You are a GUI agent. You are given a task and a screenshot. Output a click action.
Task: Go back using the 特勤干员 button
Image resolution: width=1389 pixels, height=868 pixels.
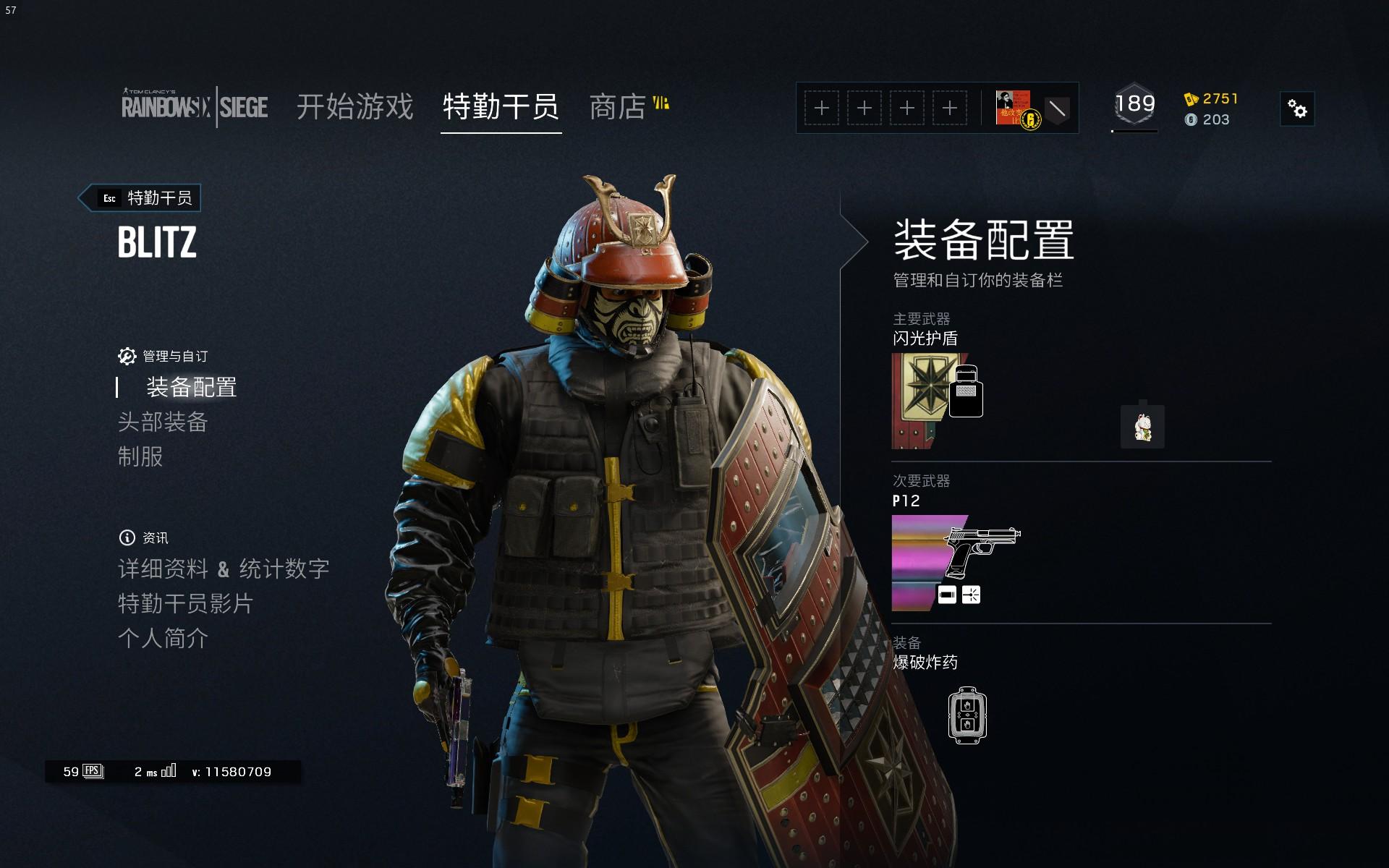pyautogui.click(x=140, y=198)
